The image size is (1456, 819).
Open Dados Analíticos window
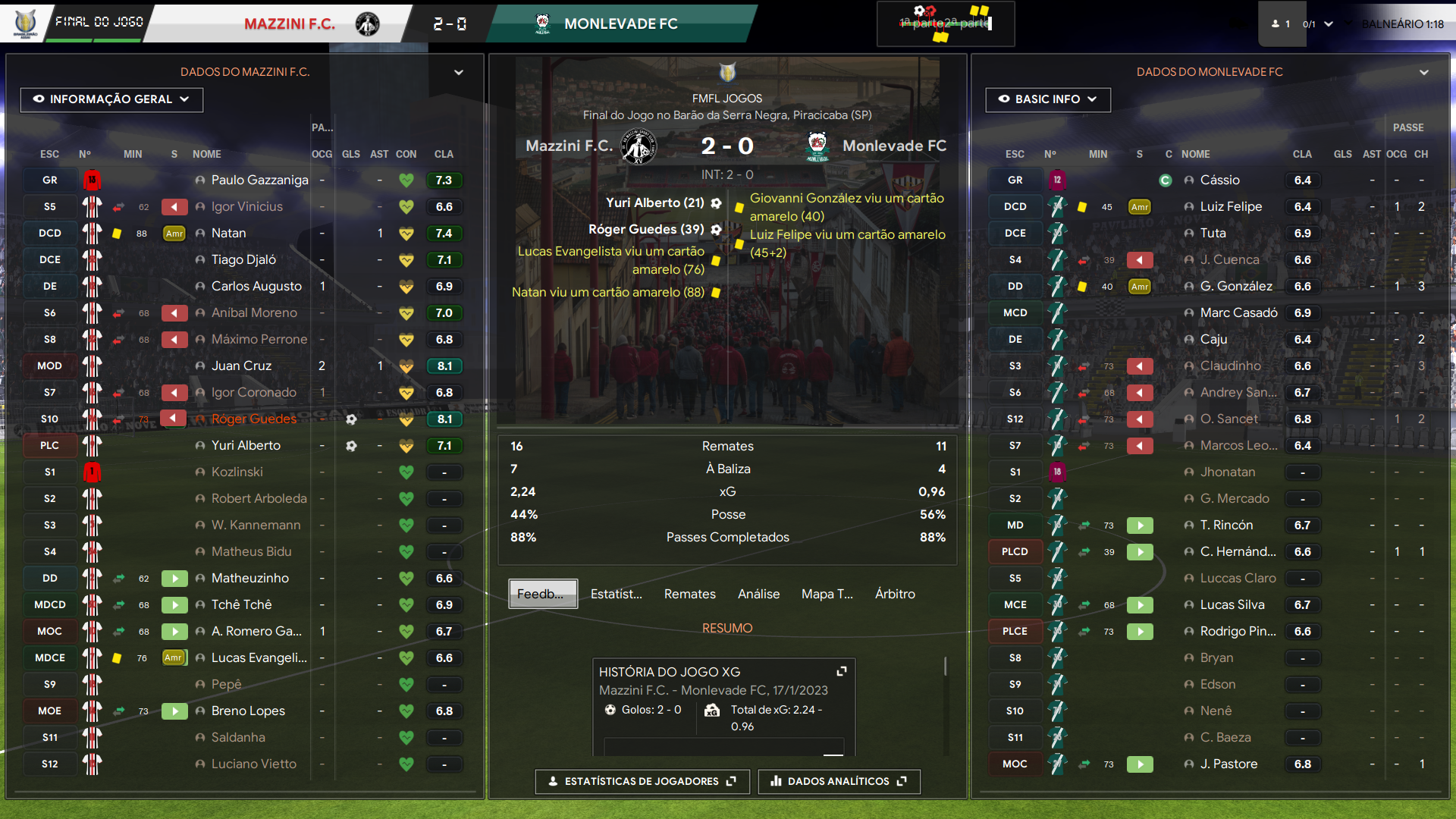point(839,781)
